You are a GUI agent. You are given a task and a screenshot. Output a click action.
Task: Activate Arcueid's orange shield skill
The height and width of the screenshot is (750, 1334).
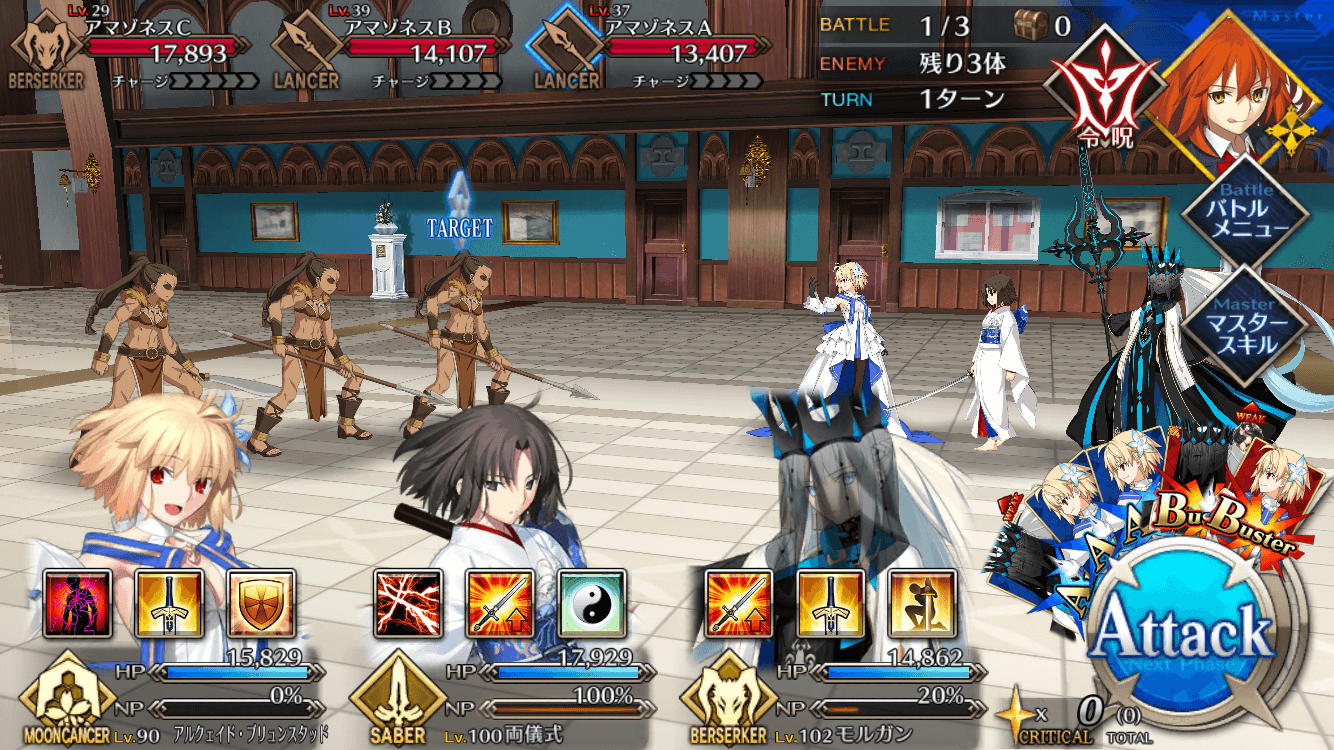click(x=261, y=604)
